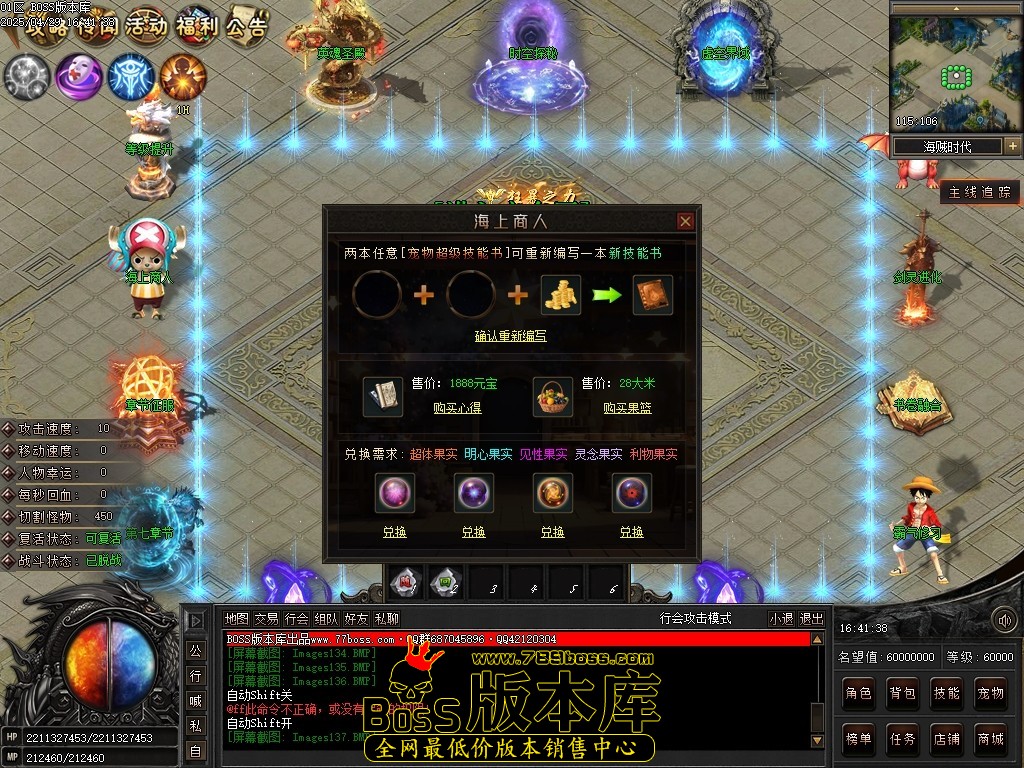
Task: Open the 技能 skills panel
Action: coord(946,692)
